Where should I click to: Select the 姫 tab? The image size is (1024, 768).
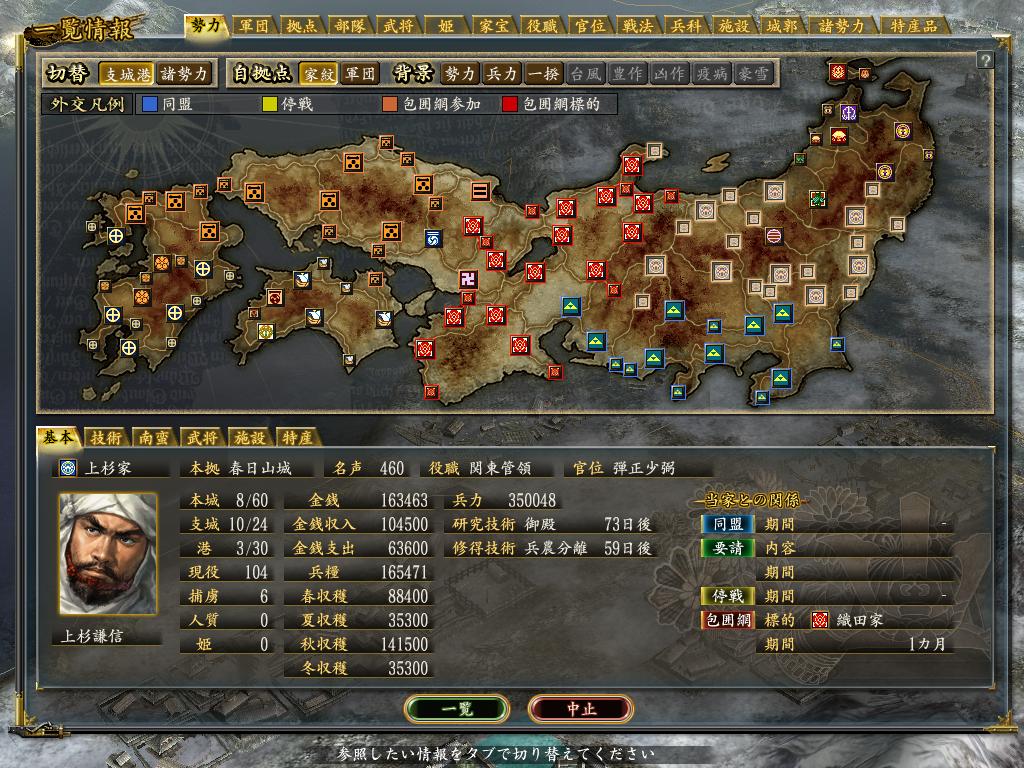pyautogui.click(x=445, y=26)
